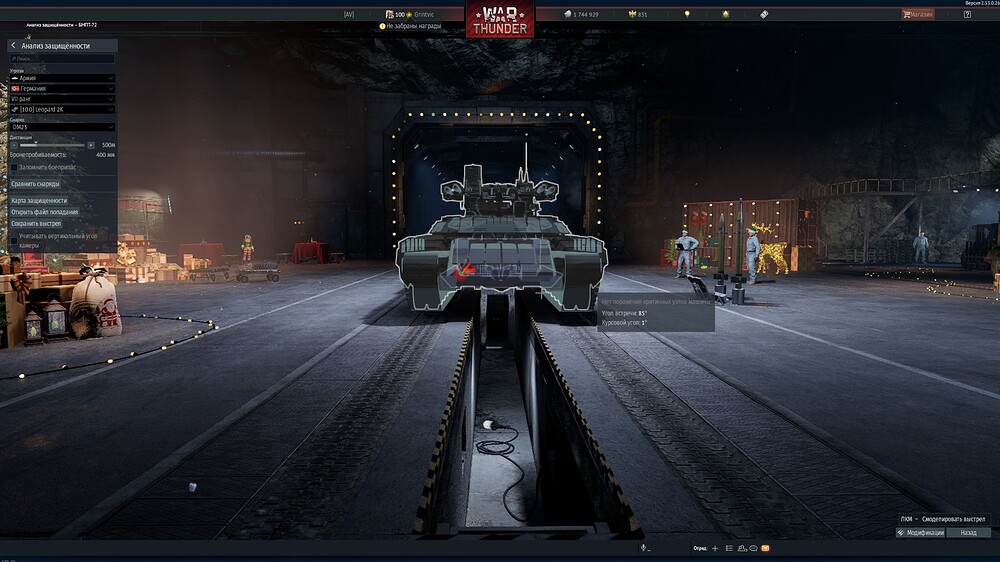The image size is (1000, 562).
Task: Go back via the arrow beside Анализ защищённости
Action: [x=13, y=46]
